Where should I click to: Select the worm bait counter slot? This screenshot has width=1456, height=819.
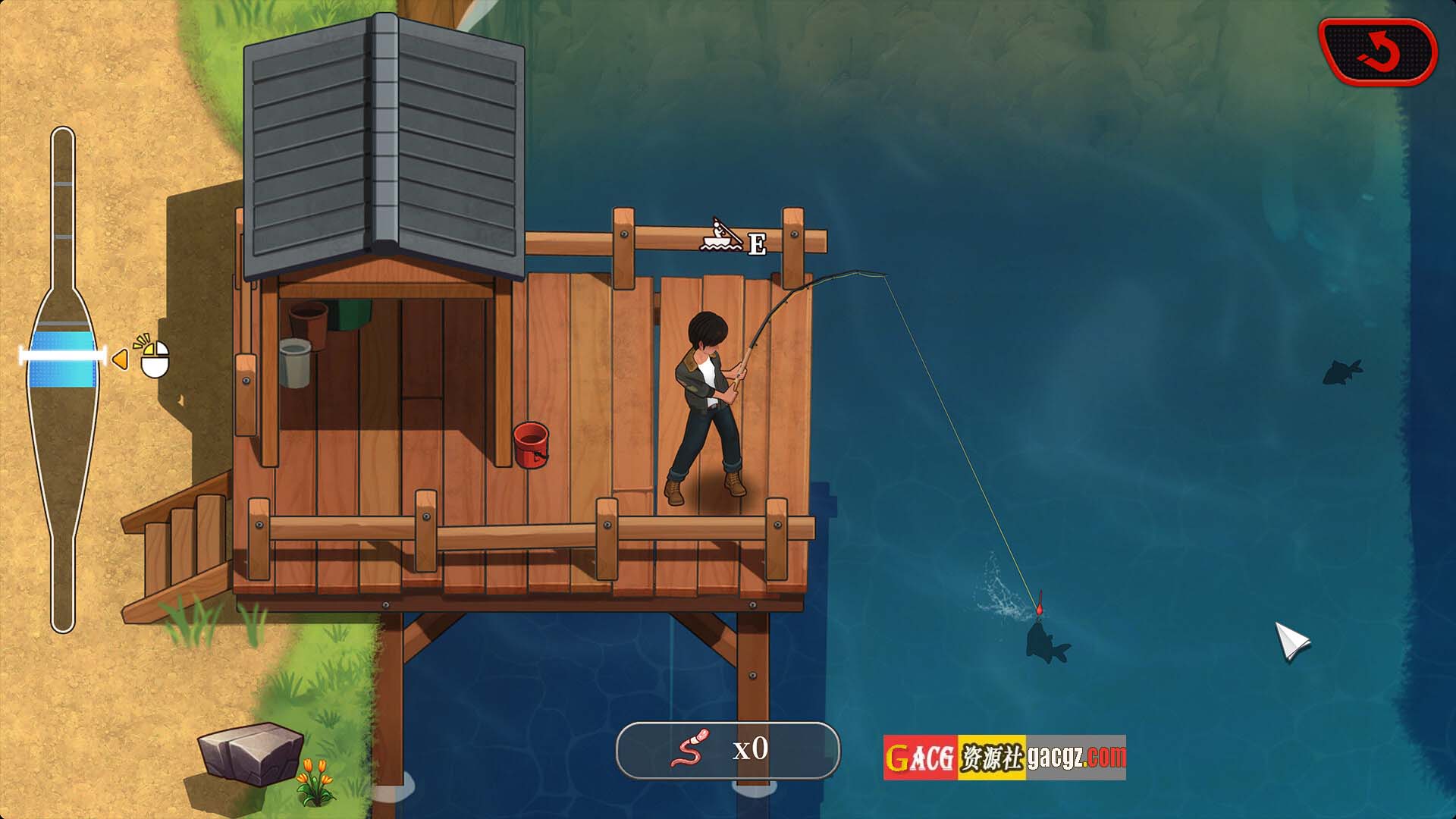pos(727,750)
